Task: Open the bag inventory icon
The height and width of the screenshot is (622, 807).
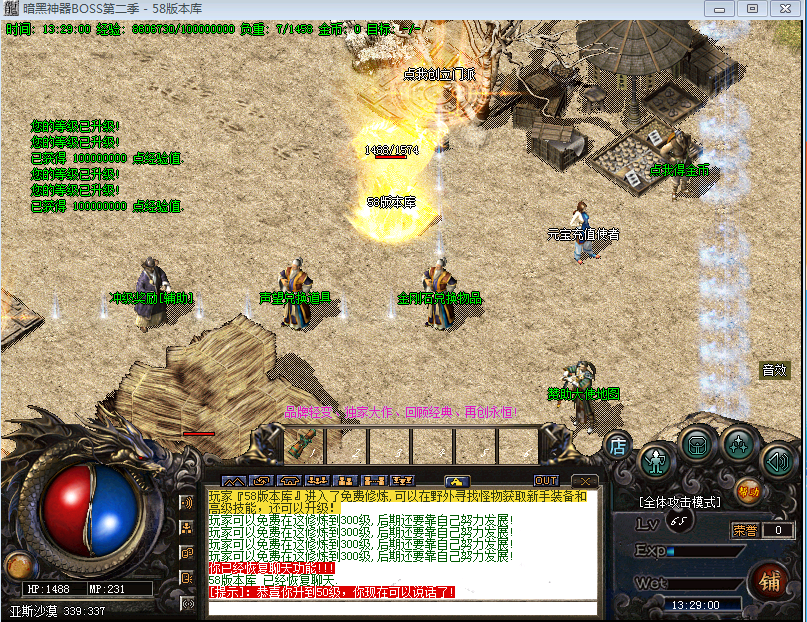Action: pyautogui.click(x=697, y=443)
